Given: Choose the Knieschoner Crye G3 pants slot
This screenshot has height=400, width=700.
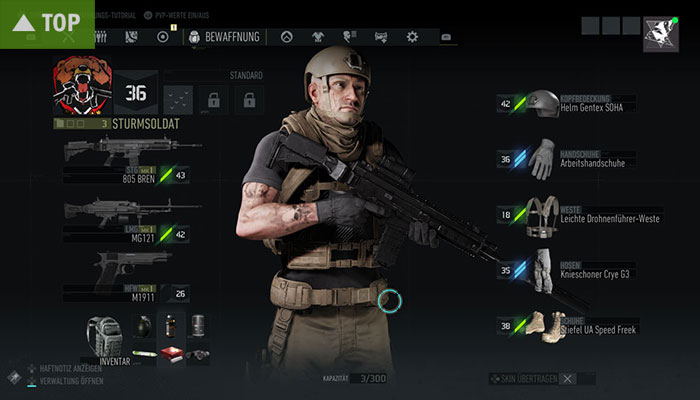Looking at the screenshot, I should pyautogui.click(x=543, y=270).
